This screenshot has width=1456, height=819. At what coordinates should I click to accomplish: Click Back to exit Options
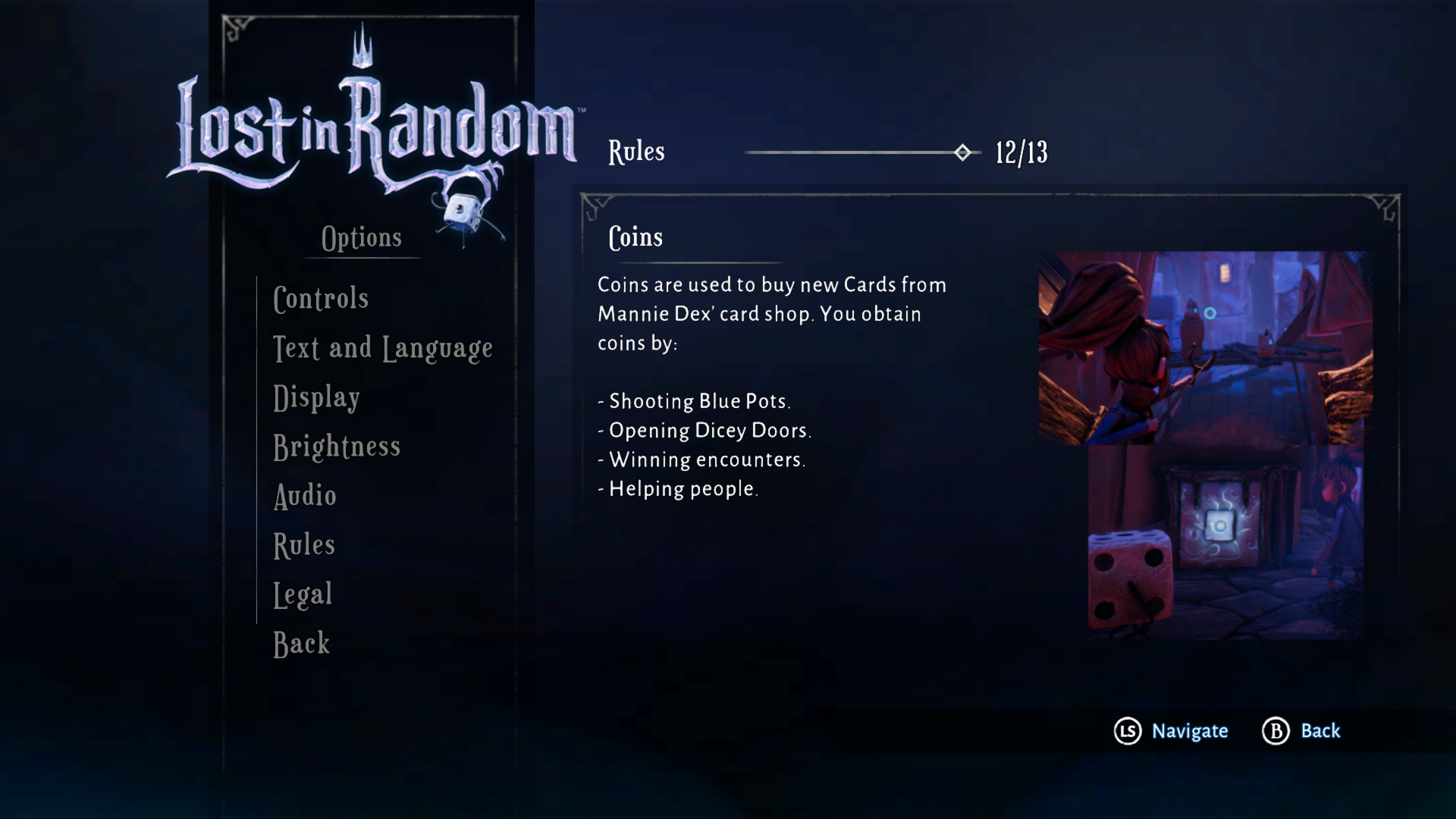pos(300,643)
